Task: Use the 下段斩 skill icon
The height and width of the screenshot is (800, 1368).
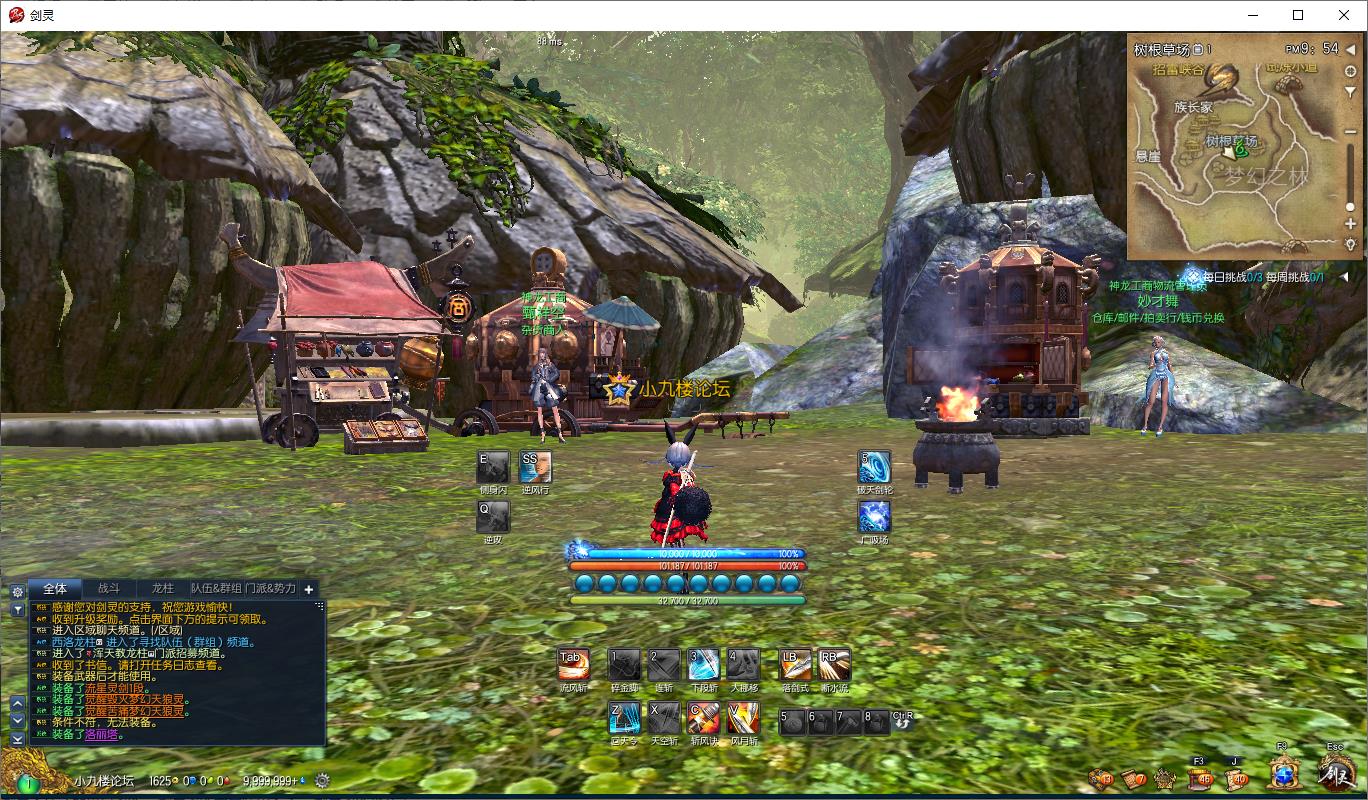Action: point(703,665)
